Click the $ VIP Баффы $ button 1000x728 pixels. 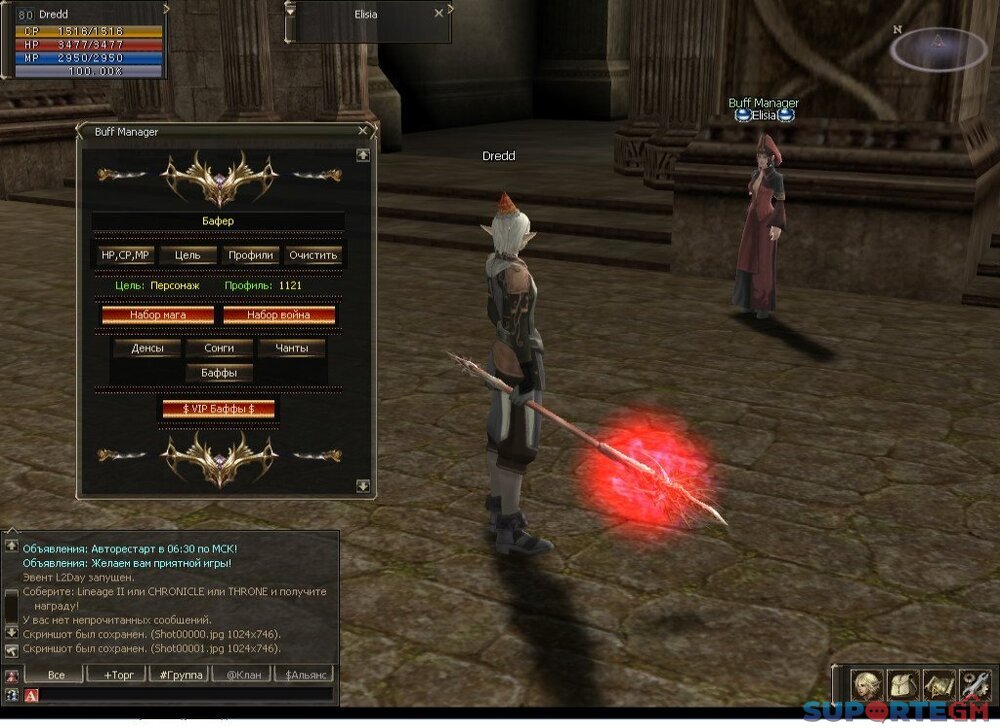tap(218, 409)
